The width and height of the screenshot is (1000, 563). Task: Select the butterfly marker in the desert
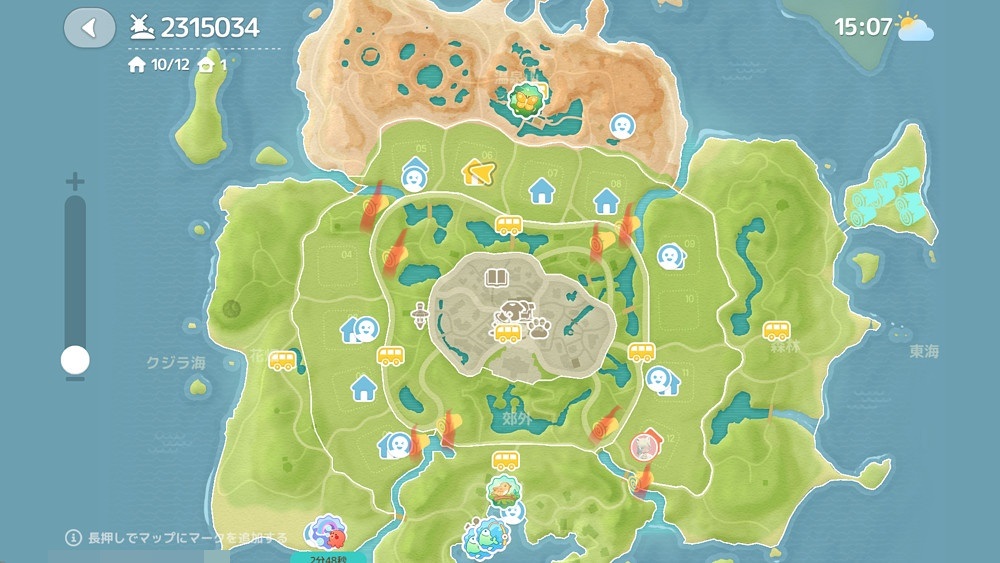[x=524, y=99]
